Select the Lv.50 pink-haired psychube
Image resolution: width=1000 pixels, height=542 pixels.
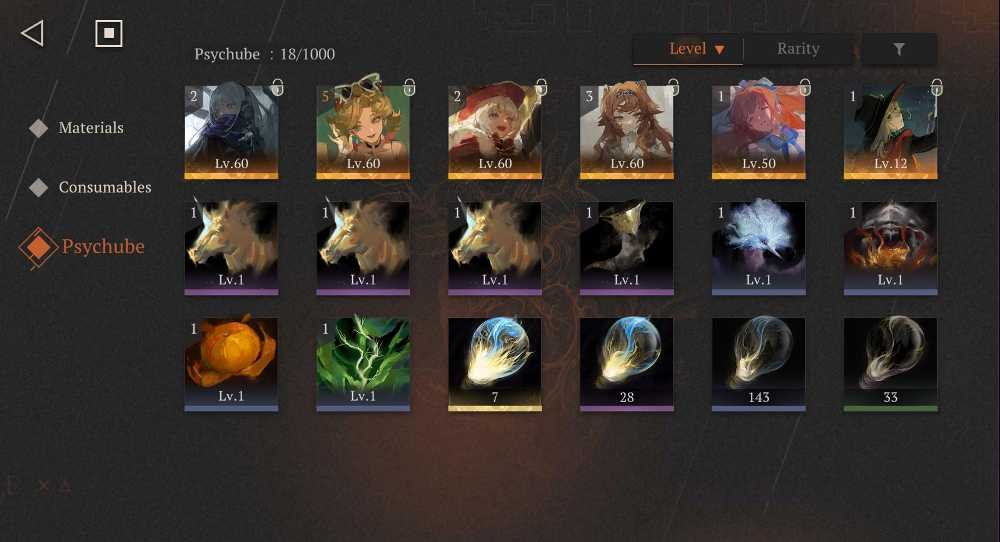pos(758,131)
